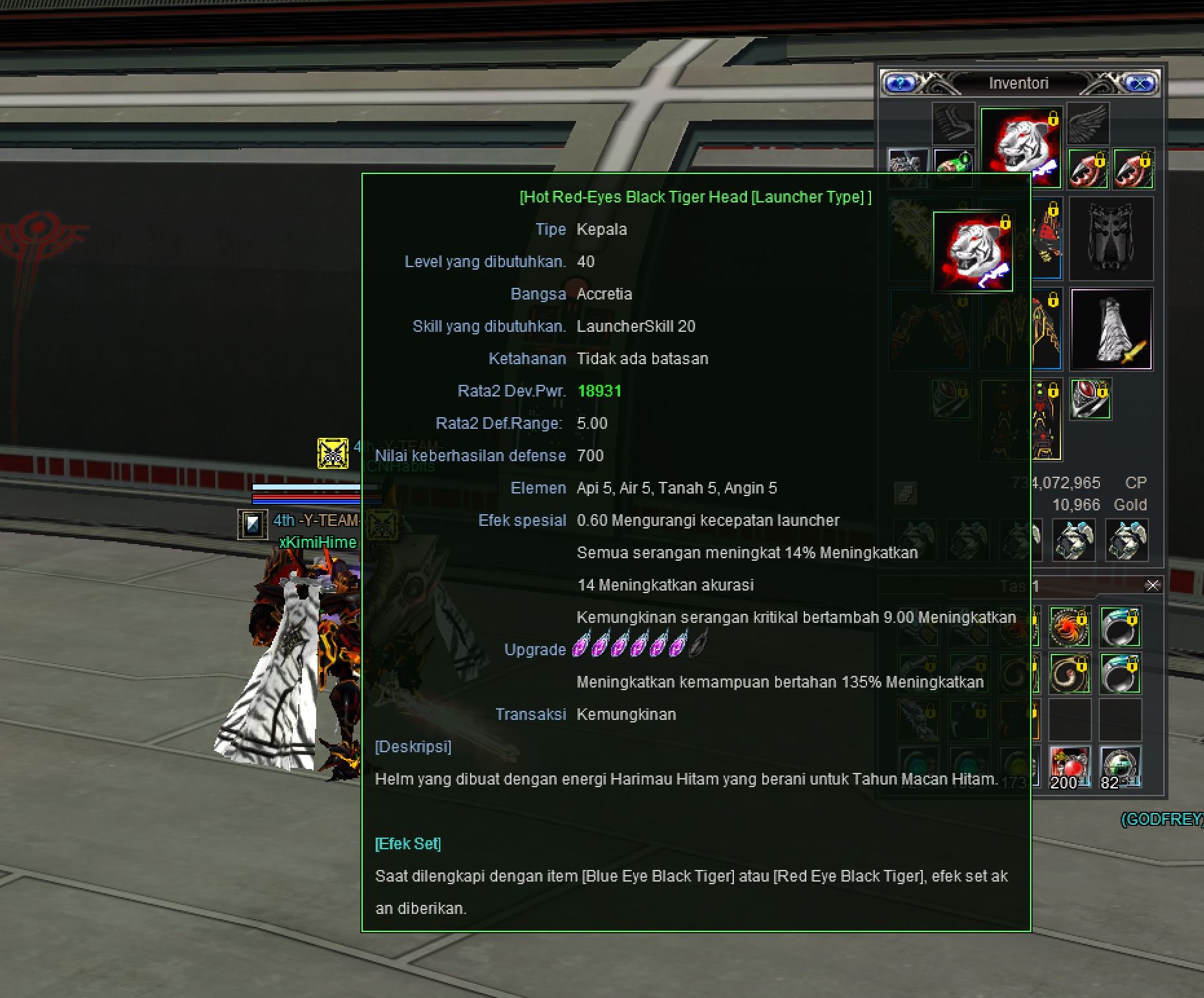Close the Inventori window
Image resolution: width=1204 pixels, height=998 pixels.
[1141, 83]
